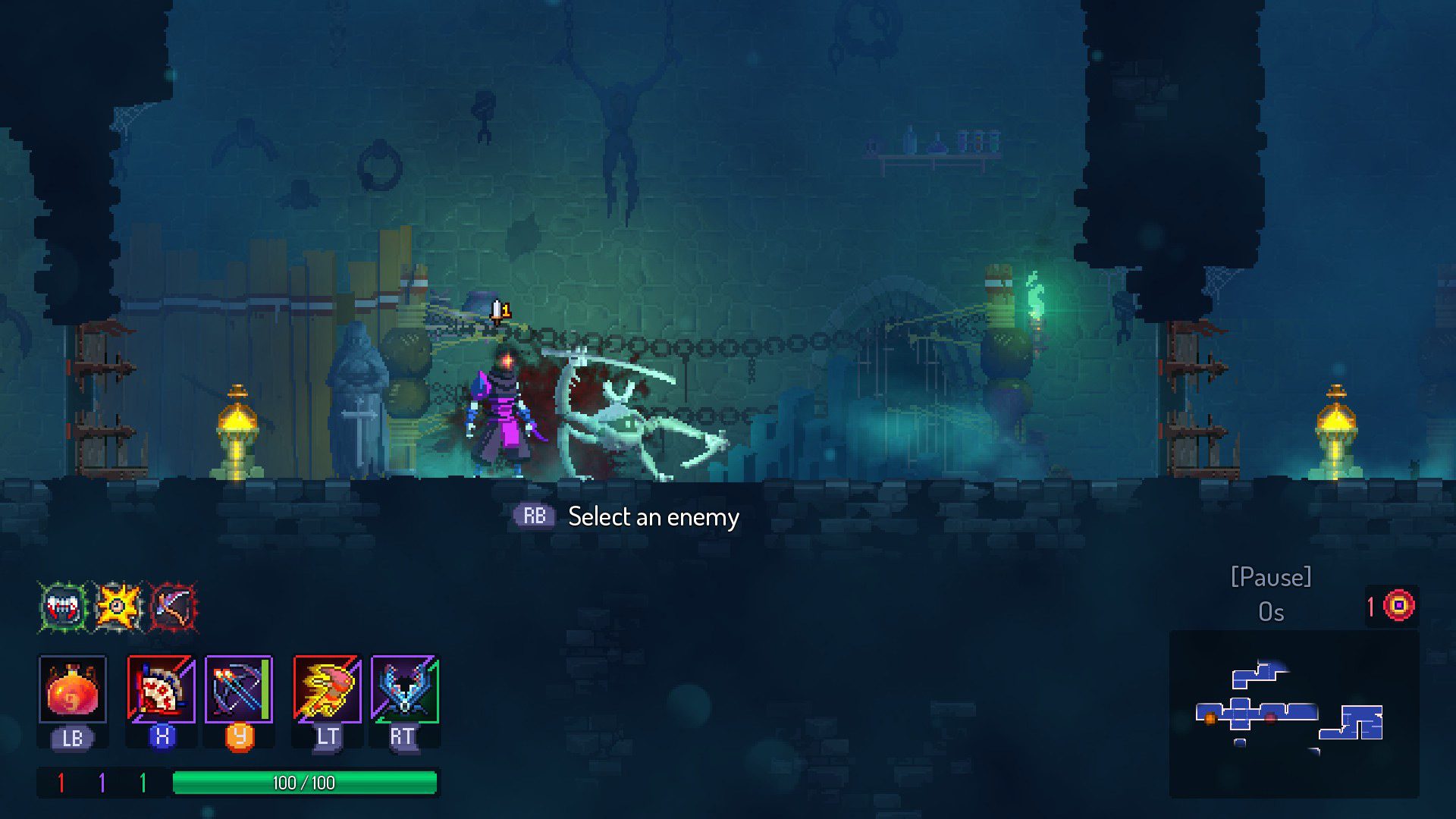
Task: Select the crossbow icon above the Y button
Action: pyautogui.click(x=238, y=690)
